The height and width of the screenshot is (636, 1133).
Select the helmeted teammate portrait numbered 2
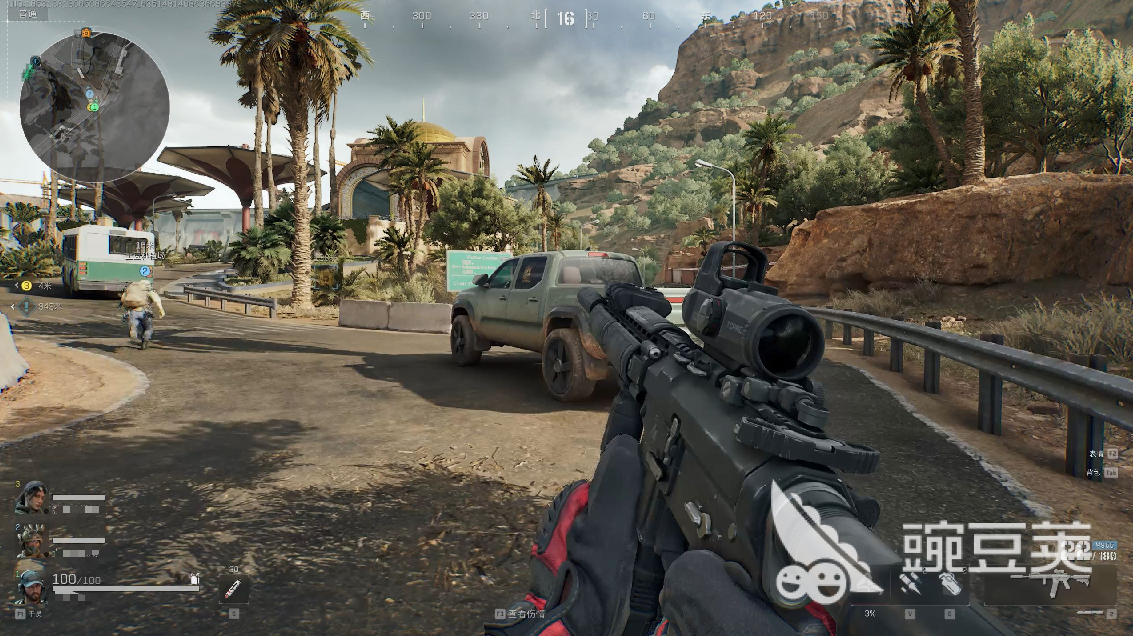(31, 541)
